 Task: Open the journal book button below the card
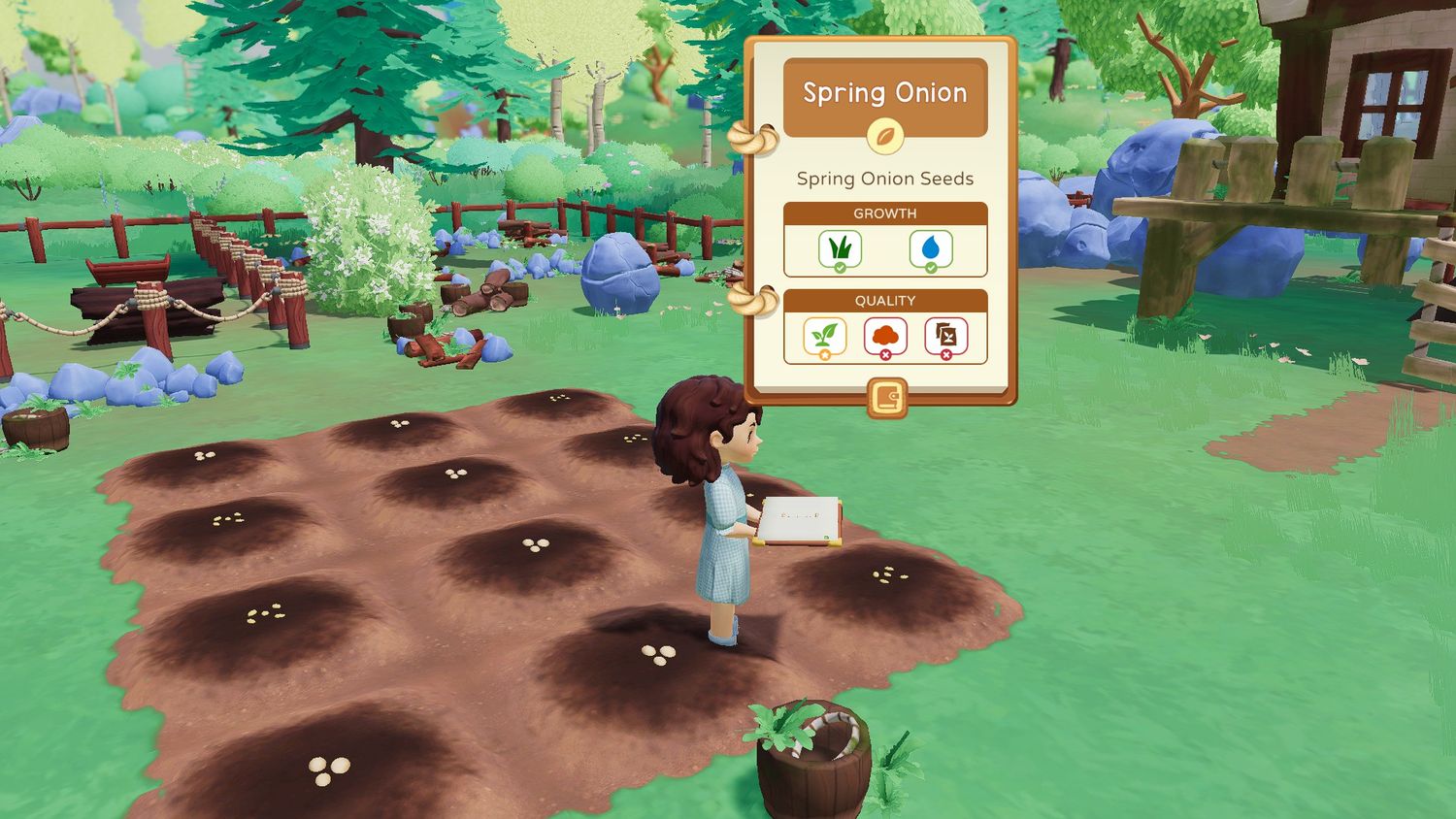point(886,398)
